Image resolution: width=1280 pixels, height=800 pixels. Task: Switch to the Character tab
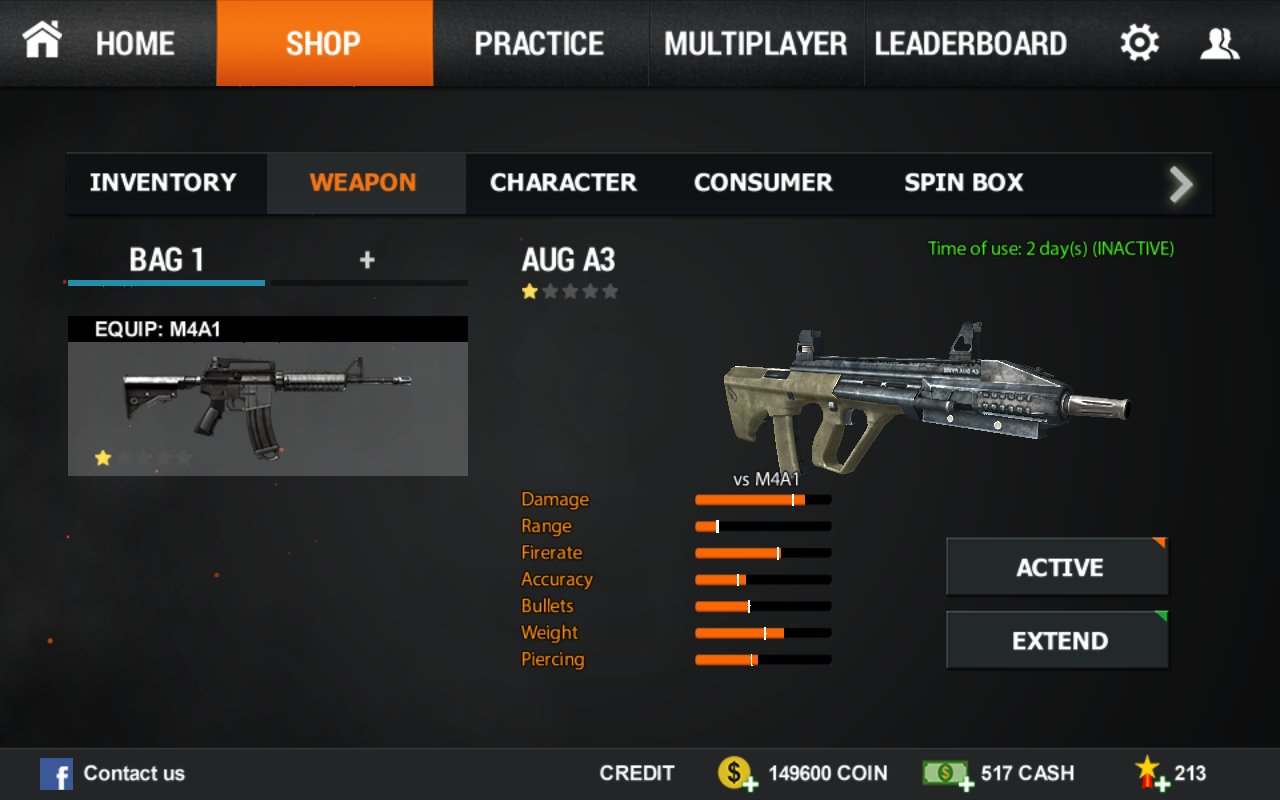coord(563,183)
